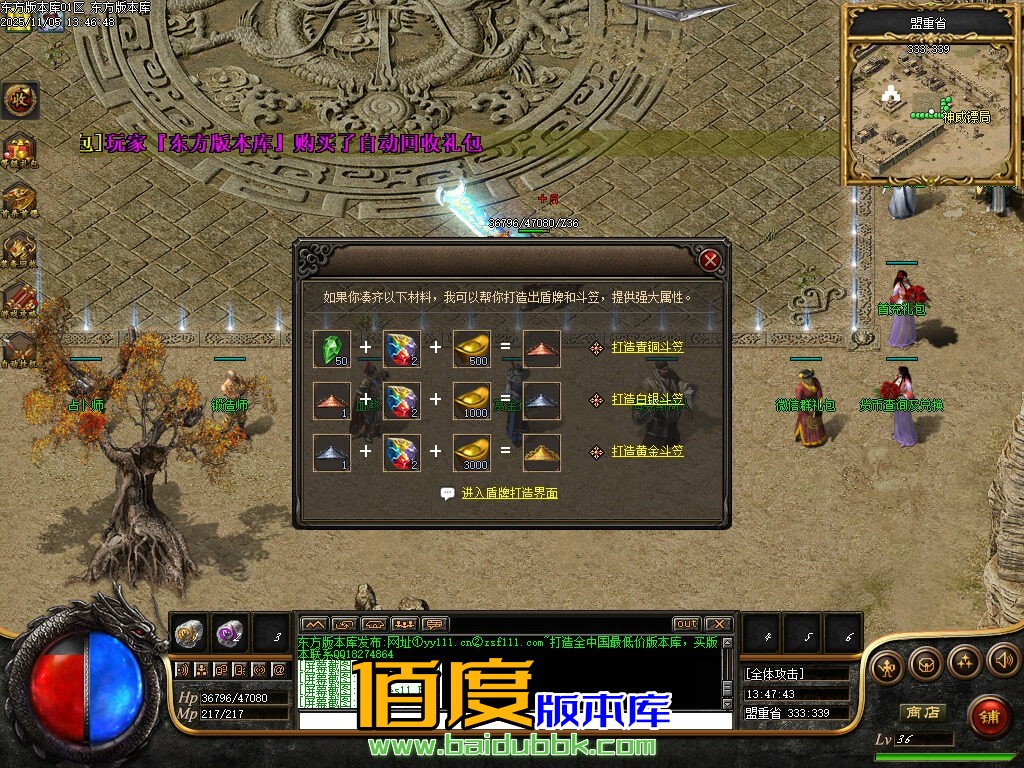Viewport: 1024px width, 768px height.
Task: Close the hat forging dialog
Action: (710, 261)
